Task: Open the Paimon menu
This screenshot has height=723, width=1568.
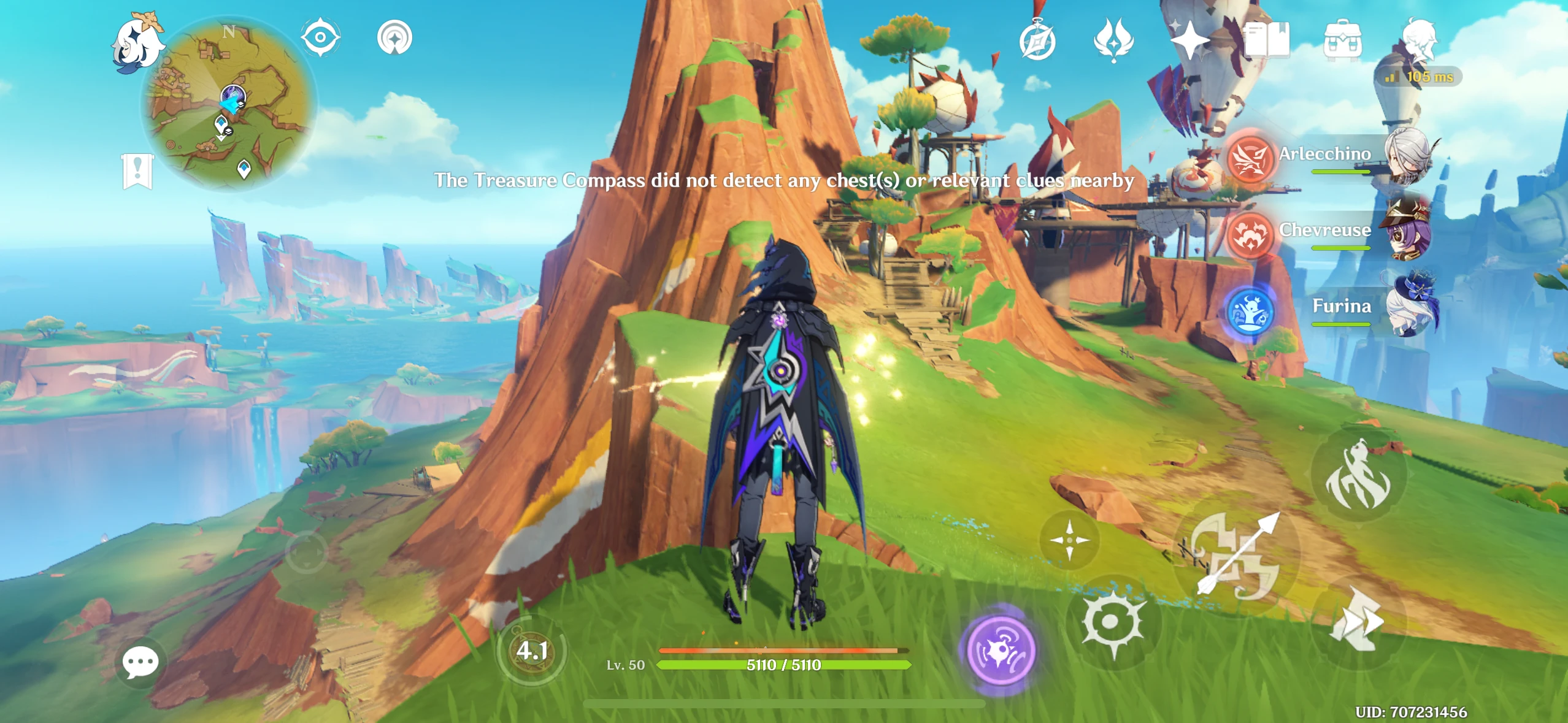Action: 136,43
